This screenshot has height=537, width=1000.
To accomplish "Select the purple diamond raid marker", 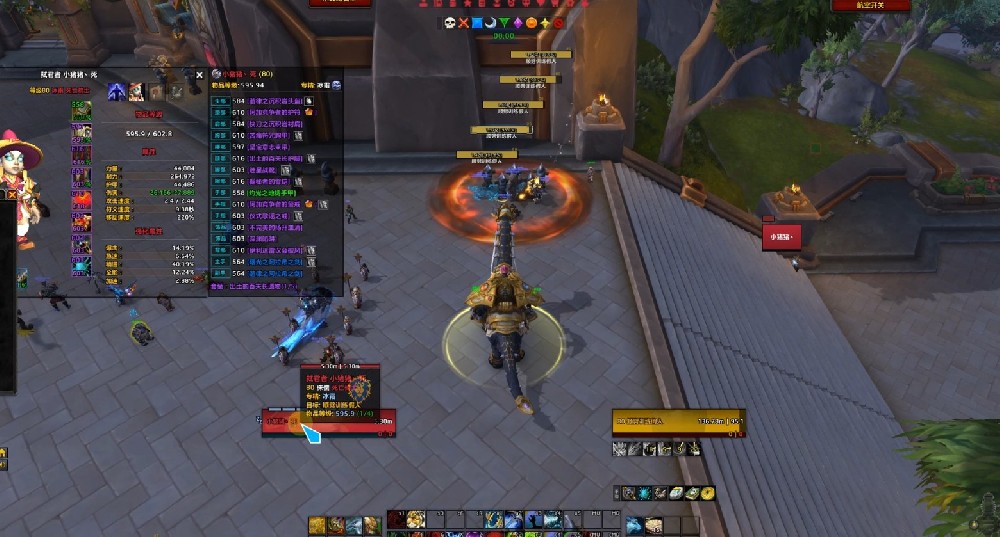I will pyautogui.click(x=518, y=22).
